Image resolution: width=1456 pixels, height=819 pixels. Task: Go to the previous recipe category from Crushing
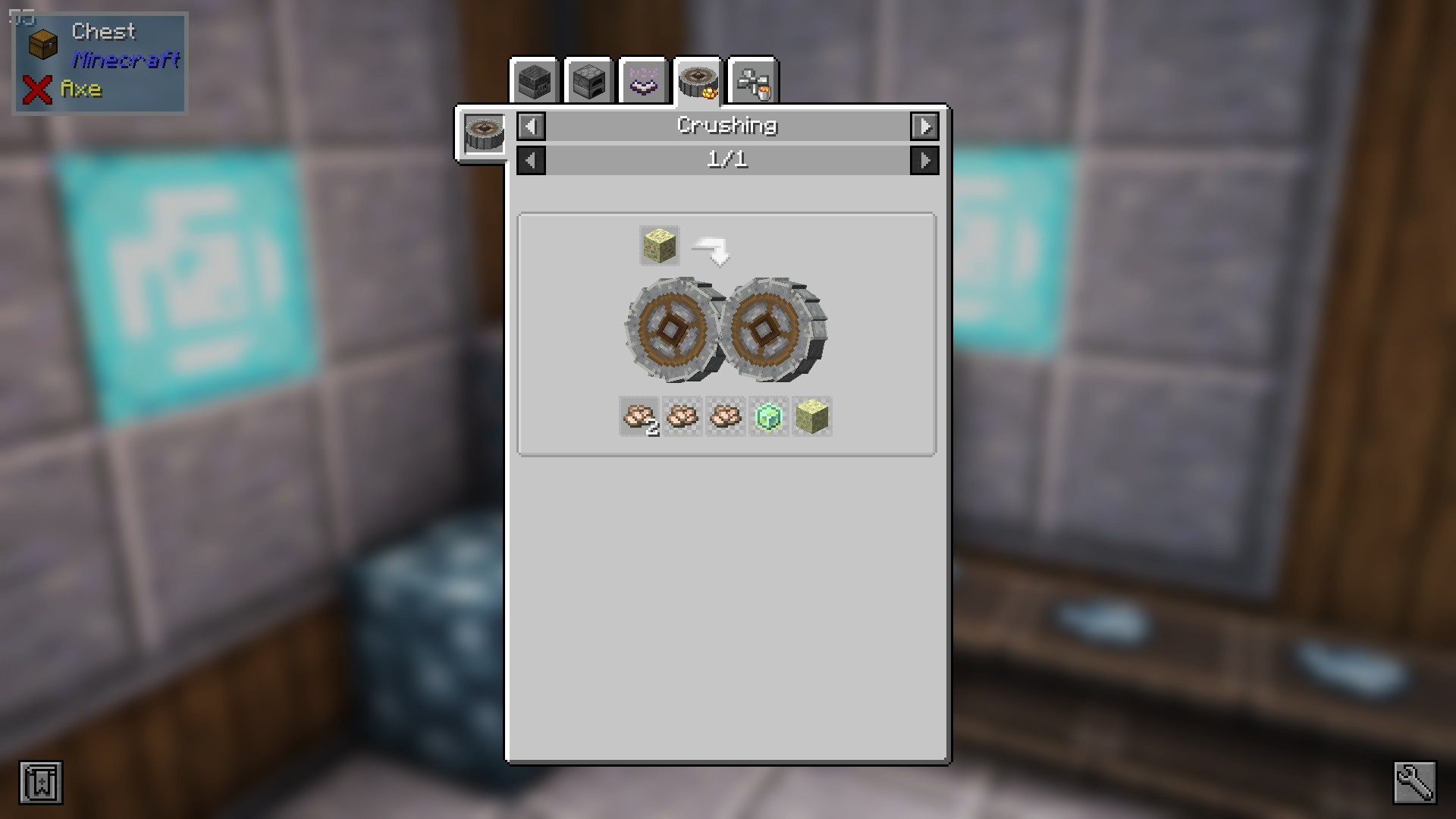(x=531, y=126)
